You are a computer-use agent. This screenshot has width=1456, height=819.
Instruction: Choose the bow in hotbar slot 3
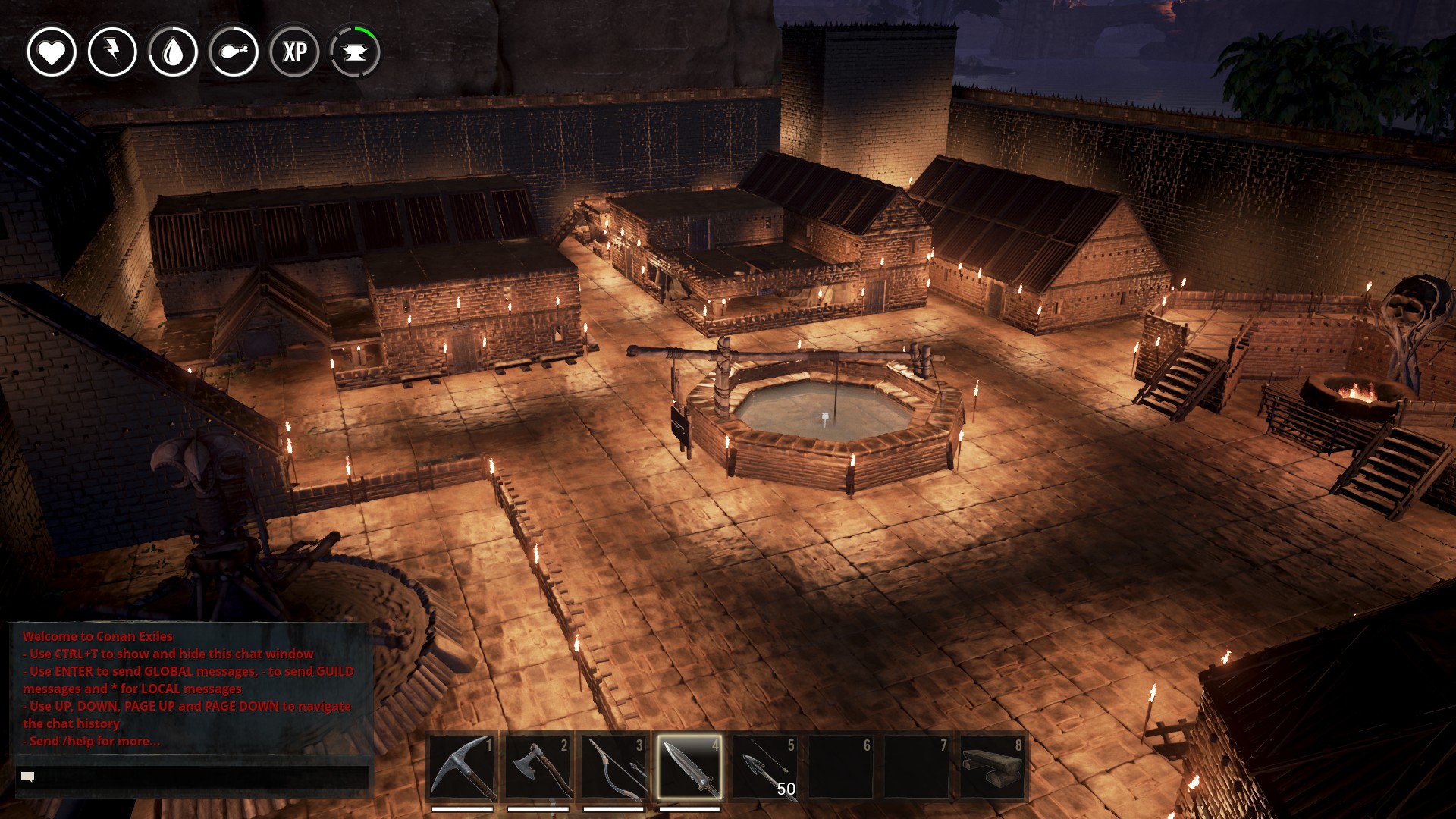click(x=613, y=767)
